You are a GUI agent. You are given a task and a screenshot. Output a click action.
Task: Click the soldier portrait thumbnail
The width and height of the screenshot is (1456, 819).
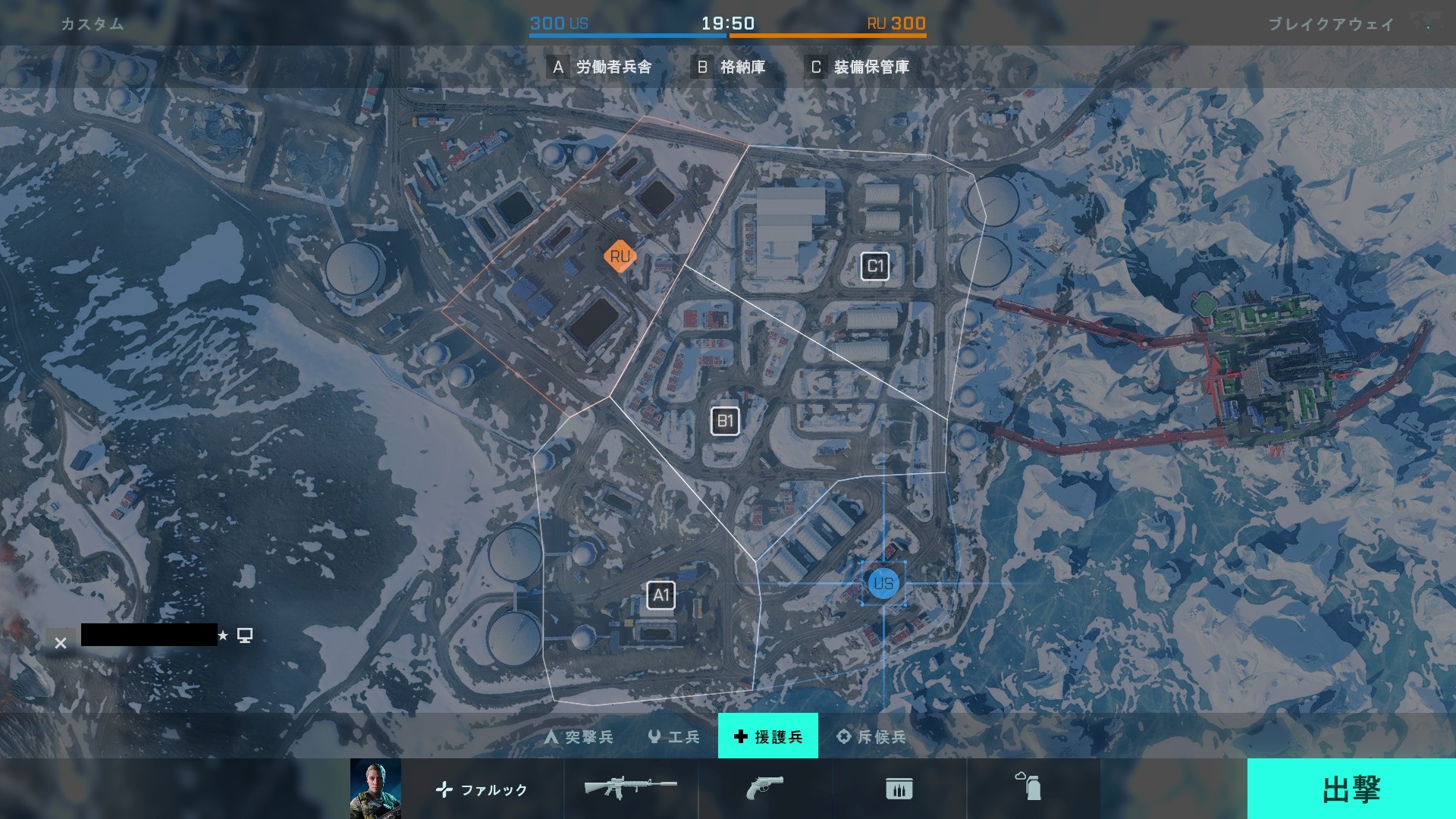coord(375,789)
